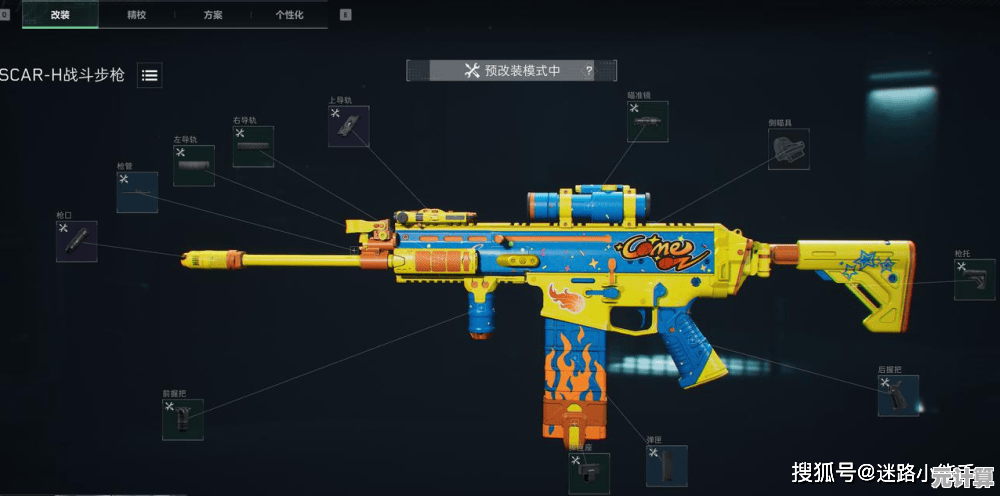Select the magazine well slot below the magazine
Viewport: 1000px width, 496px height.
click(x=589, y=473)
